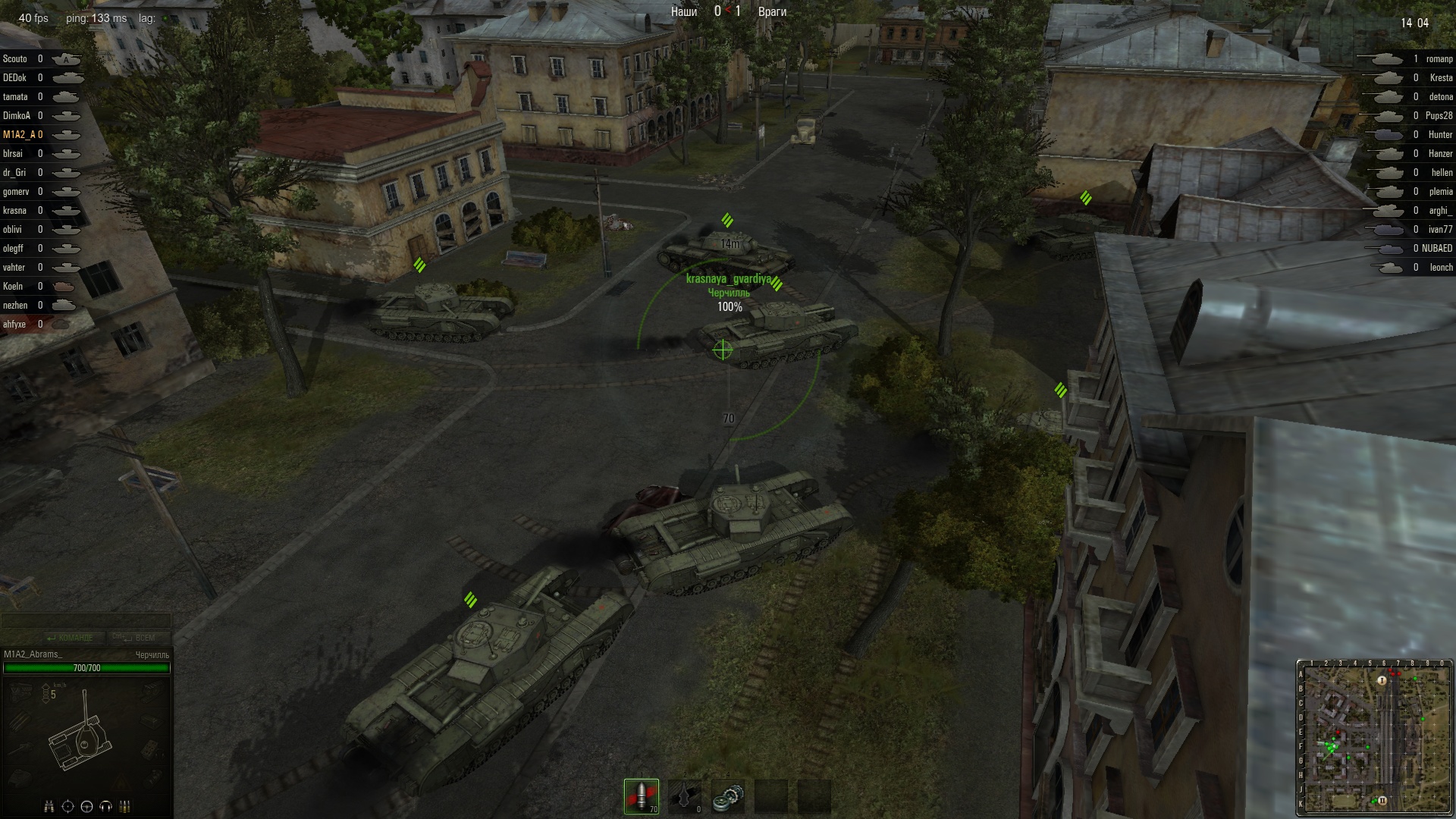Select the driver steering wheel crew icon
This screenshot has height=819, width=1456.
[x=86, y=806]
